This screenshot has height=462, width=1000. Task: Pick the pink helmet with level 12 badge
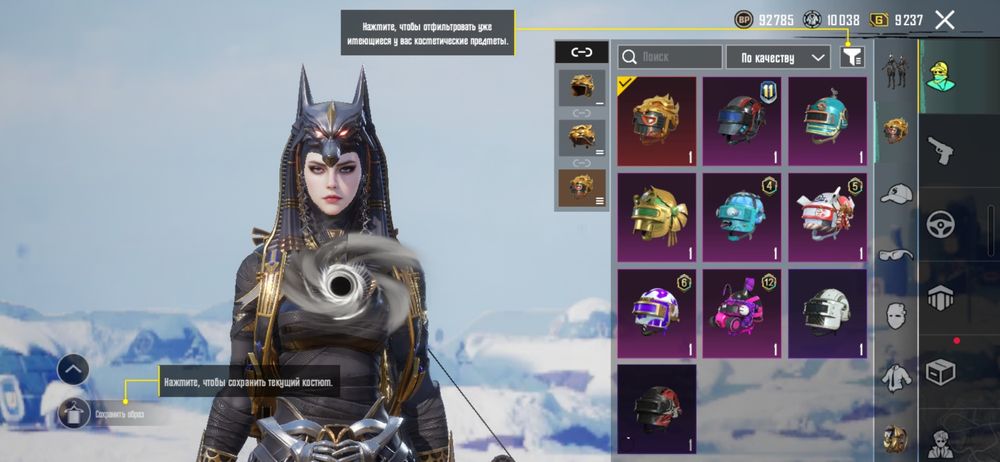click(742, 312)
